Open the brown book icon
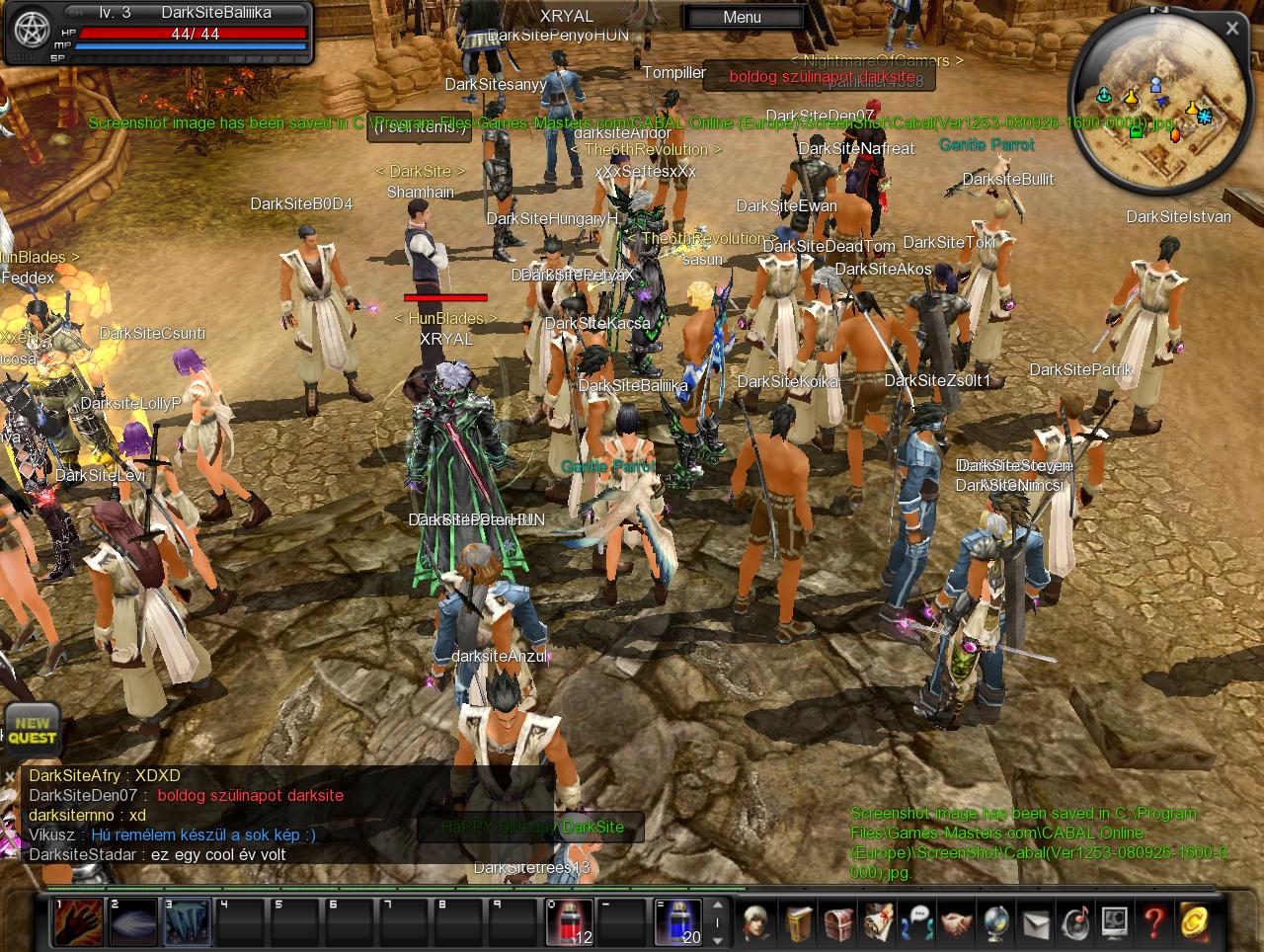 tap(799, 922)
